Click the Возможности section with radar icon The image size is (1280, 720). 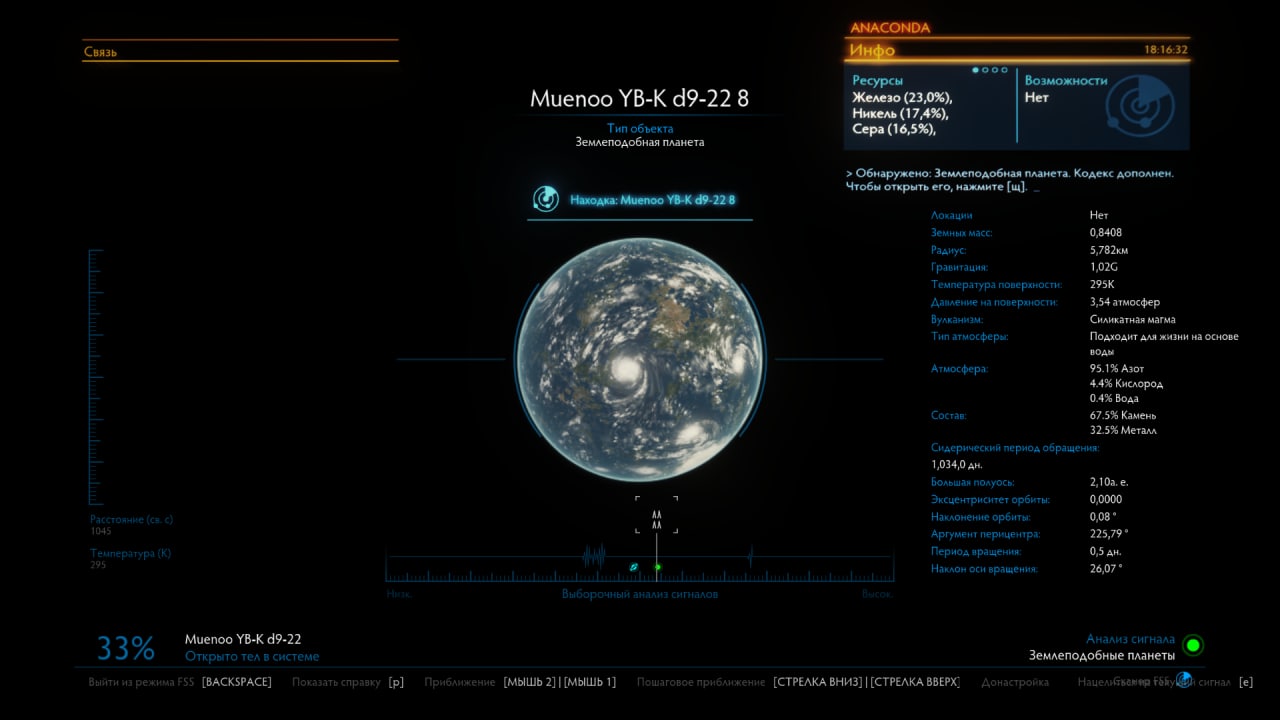[1100, 104]
